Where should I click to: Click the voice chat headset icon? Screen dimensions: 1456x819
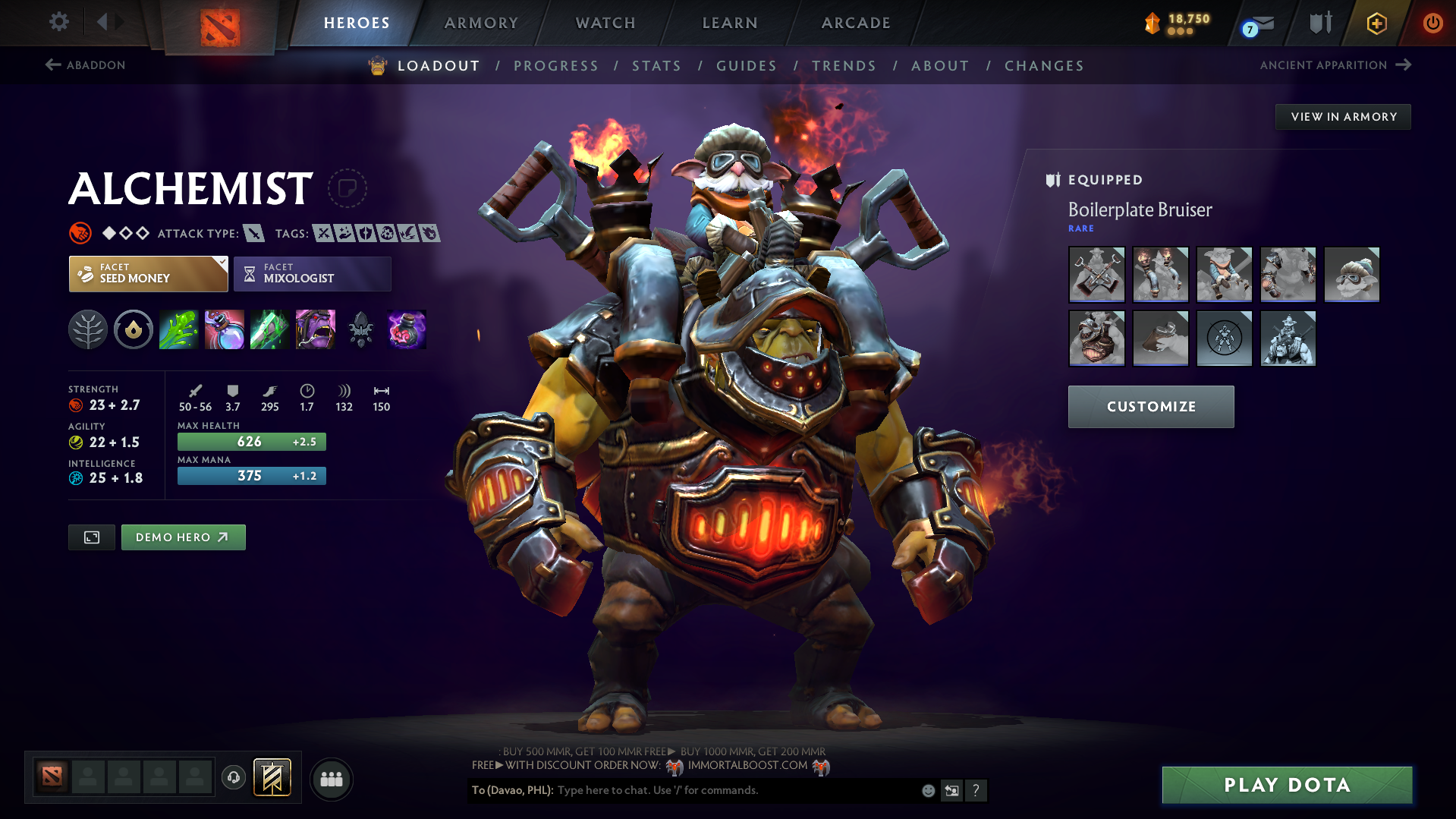pos(233,779)
